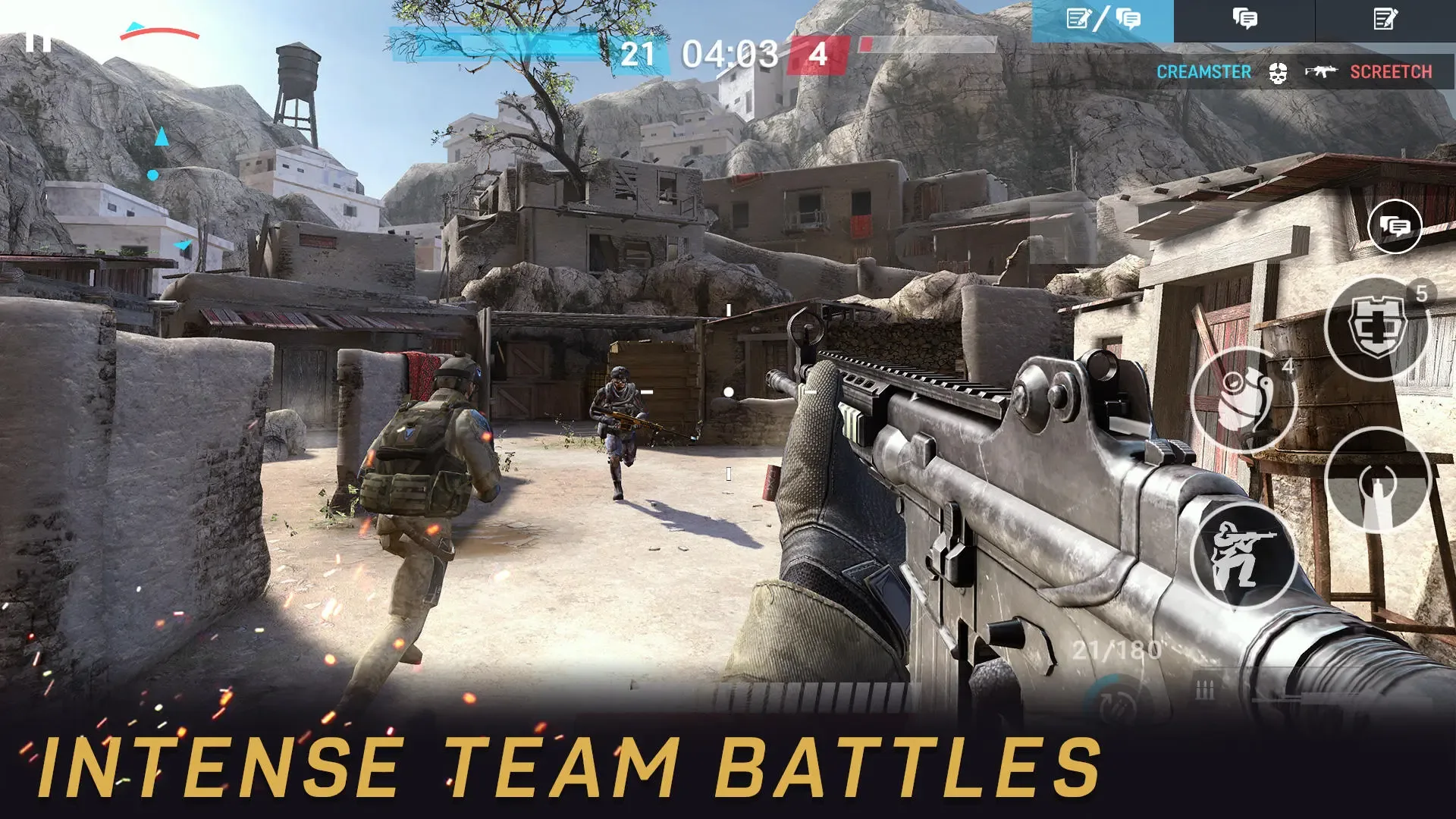Click the pencil-note icon in the highlighted blue tab
Screen dimensions: 1456x819
[x=1078, y=18]
